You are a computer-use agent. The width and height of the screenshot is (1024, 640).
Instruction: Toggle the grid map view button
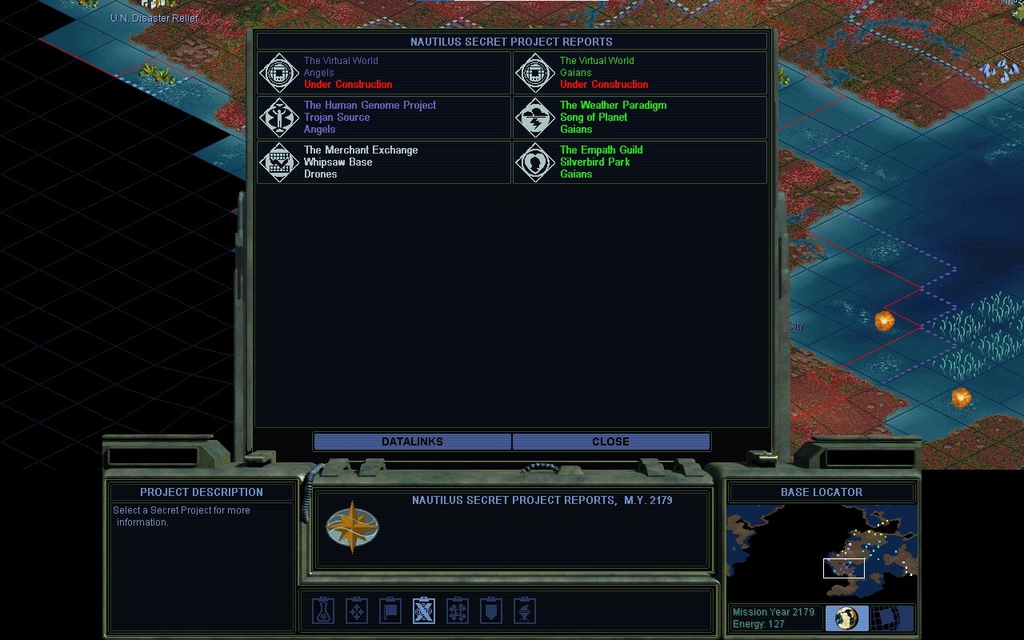coord(882,618)
